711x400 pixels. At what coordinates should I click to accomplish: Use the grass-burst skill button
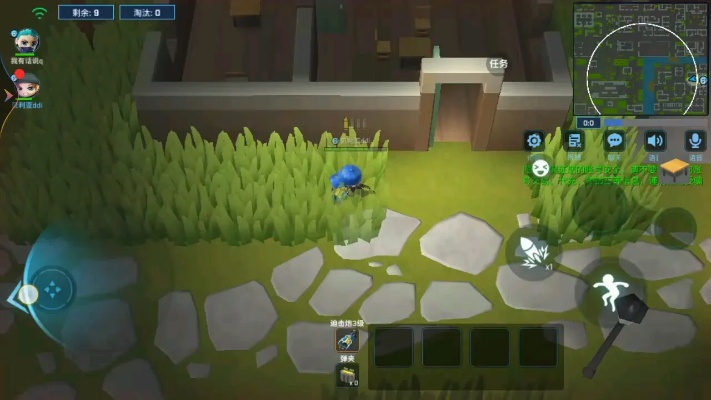[x=532, y=250]
